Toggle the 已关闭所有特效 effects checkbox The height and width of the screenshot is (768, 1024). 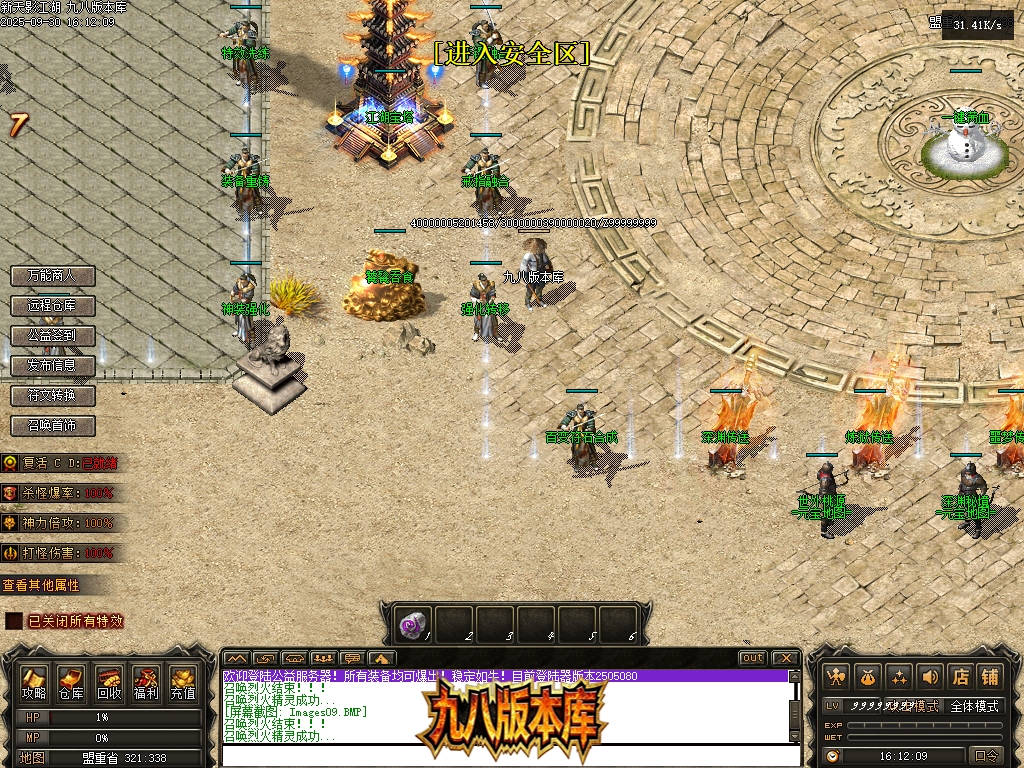click(13, 621)
